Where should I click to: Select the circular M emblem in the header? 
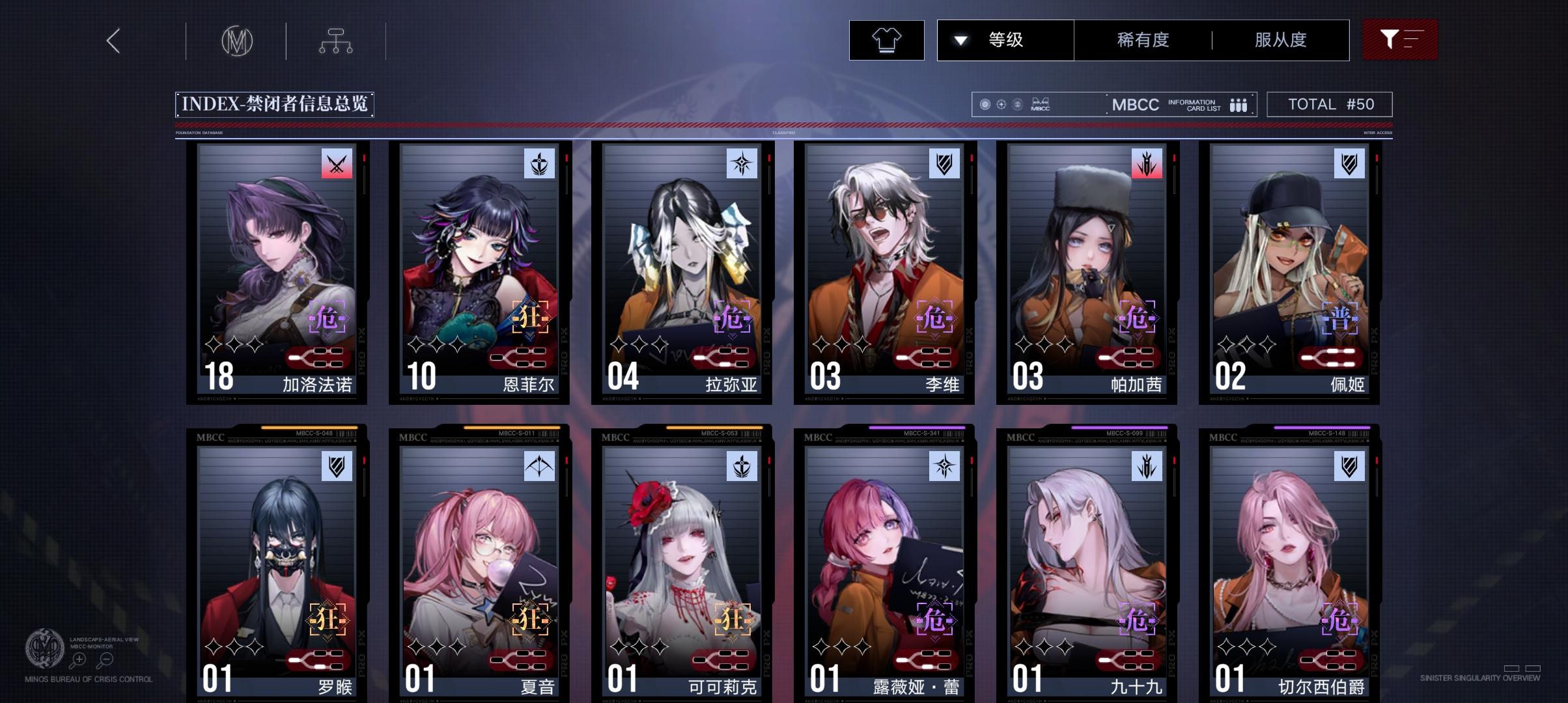pos(238,39)
